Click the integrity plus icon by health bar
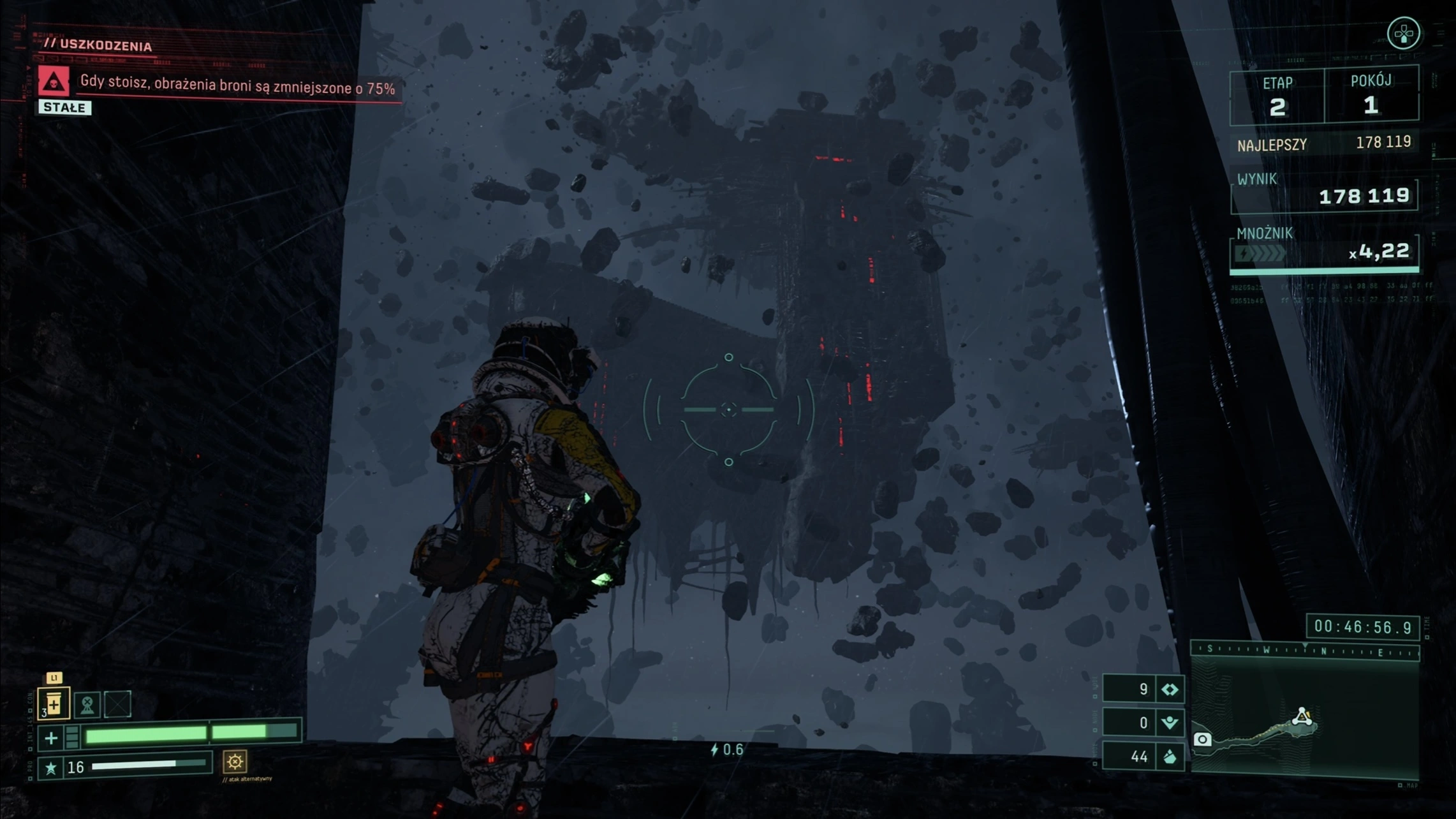Viewport: 1456px width, 819px height. coord(51,739)
